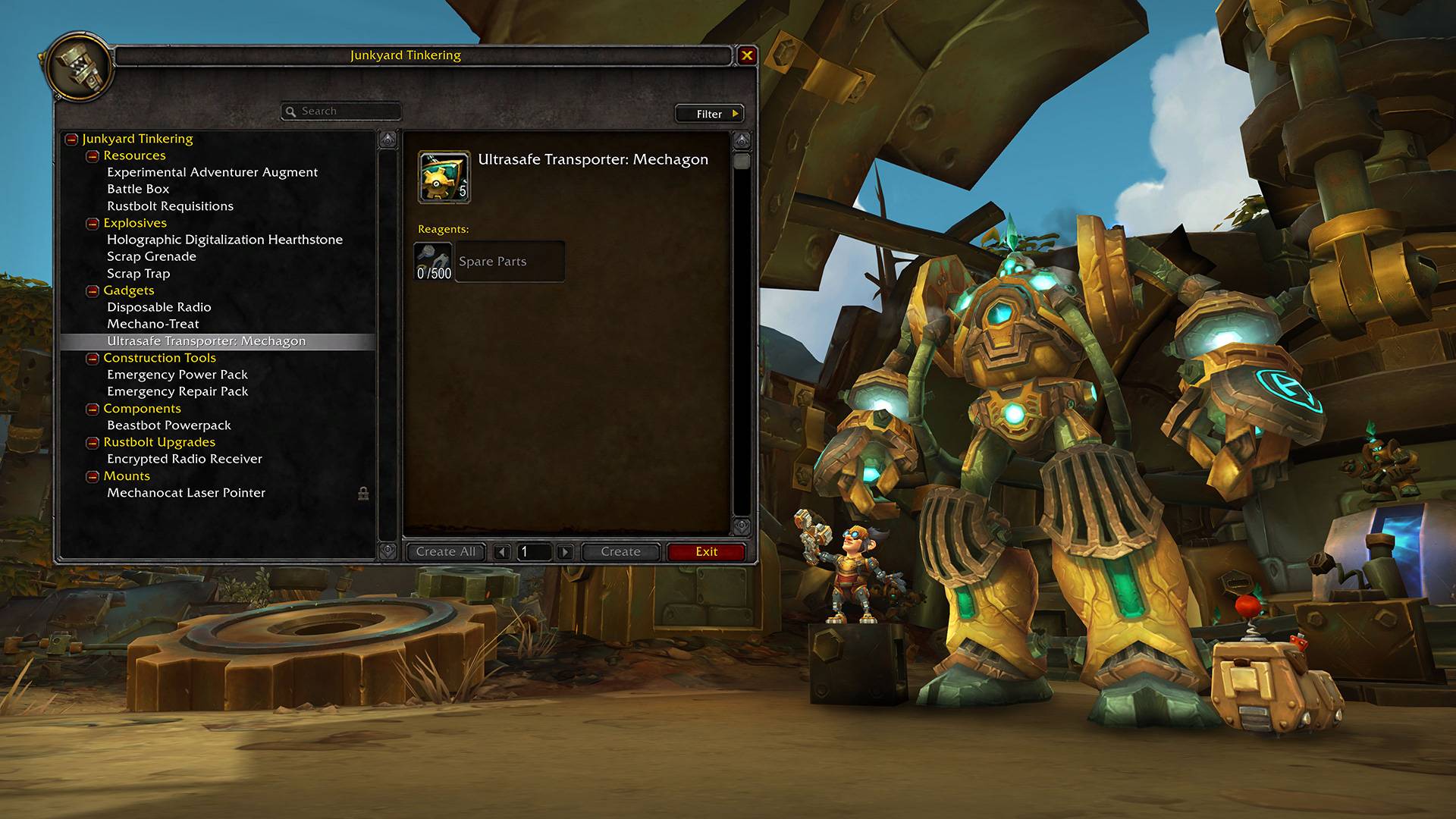The height and width of the screenshot is (819, 1456).
Task: Exit the tinkering window with Exit button
Action: 706,552
